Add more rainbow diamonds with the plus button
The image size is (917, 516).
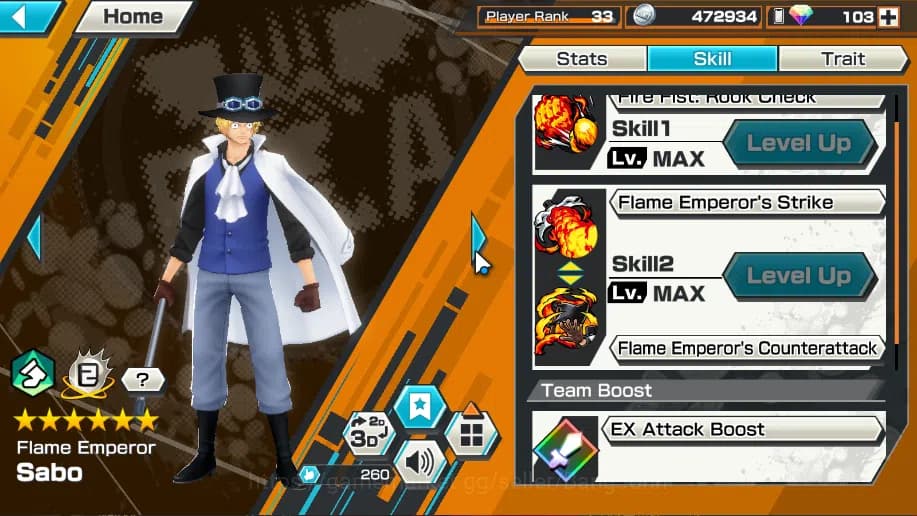pos(887,16)
